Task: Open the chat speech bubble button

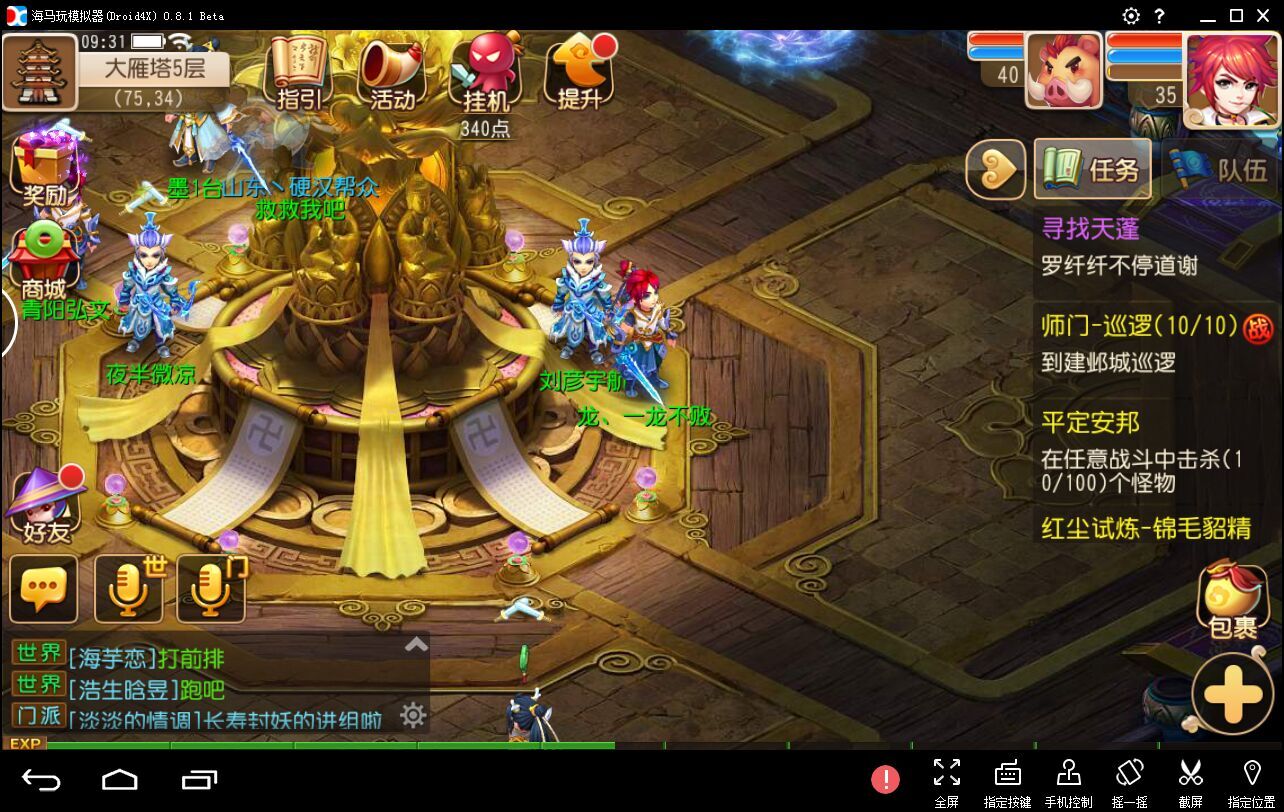Action: pos(44,589)
